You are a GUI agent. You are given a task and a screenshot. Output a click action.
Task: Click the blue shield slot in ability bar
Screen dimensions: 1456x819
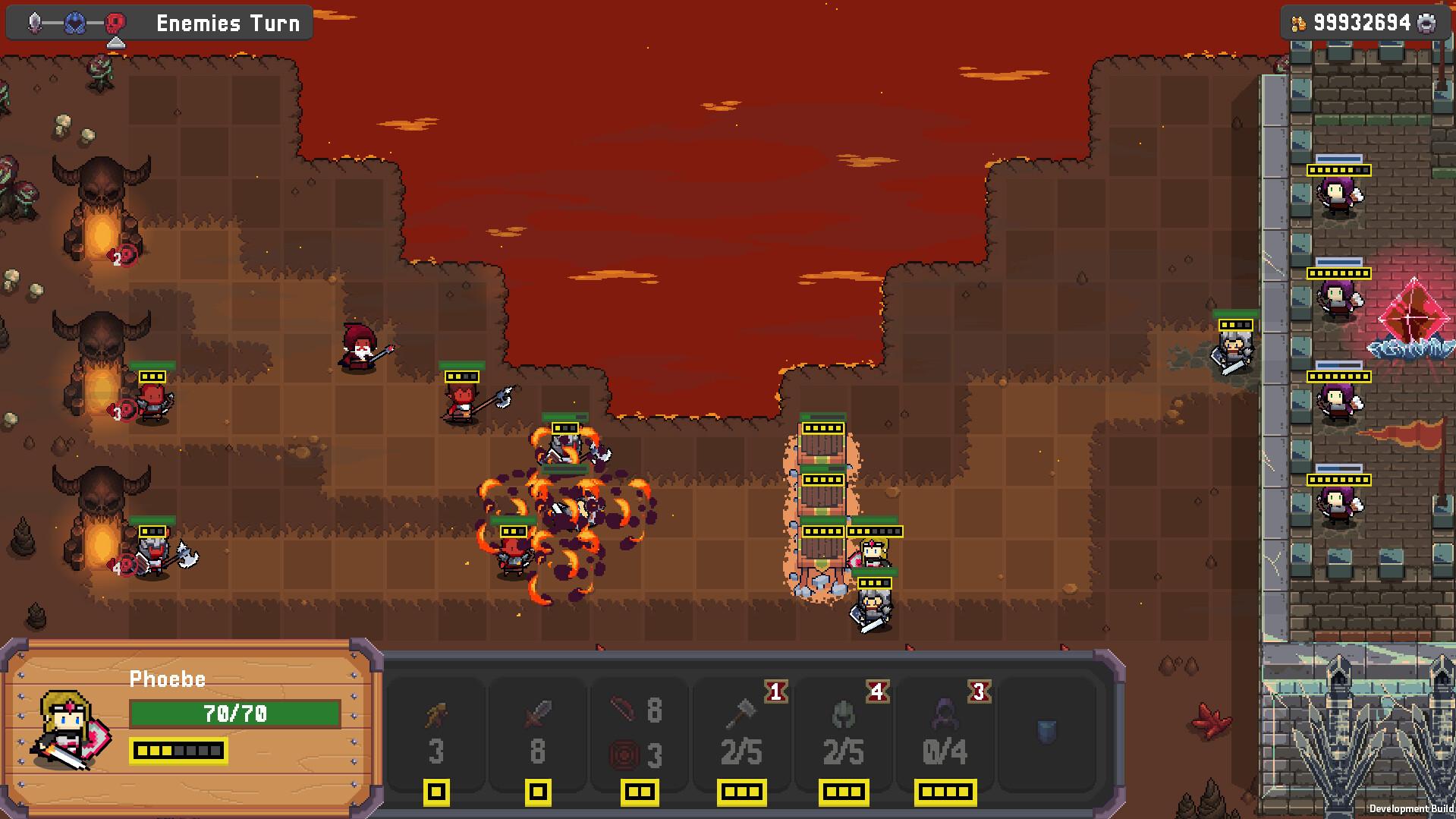pyautogui.click(x=1046, y=729)
